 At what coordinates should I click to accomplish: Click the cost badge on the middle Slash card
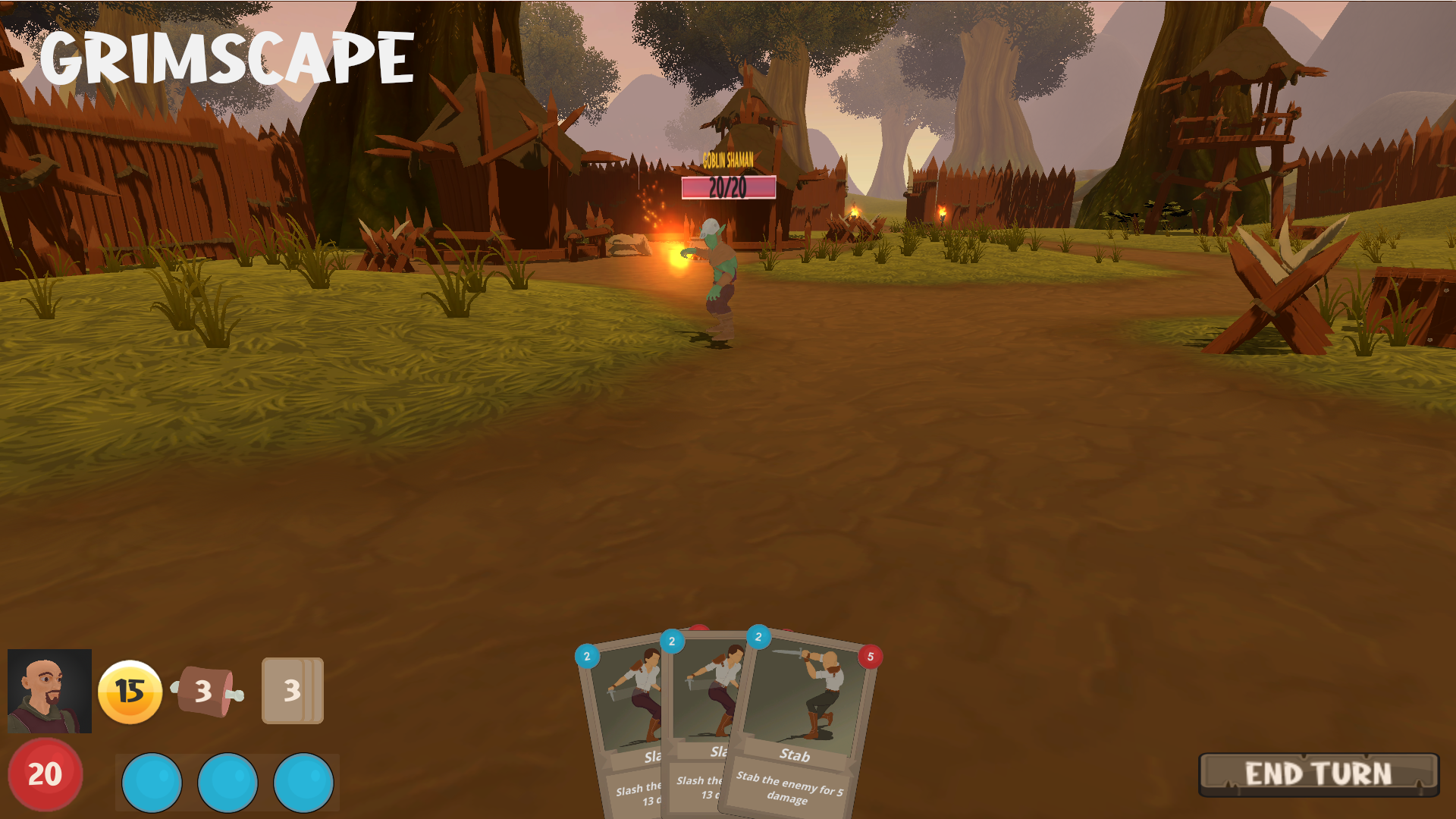[x=672, y=641]
